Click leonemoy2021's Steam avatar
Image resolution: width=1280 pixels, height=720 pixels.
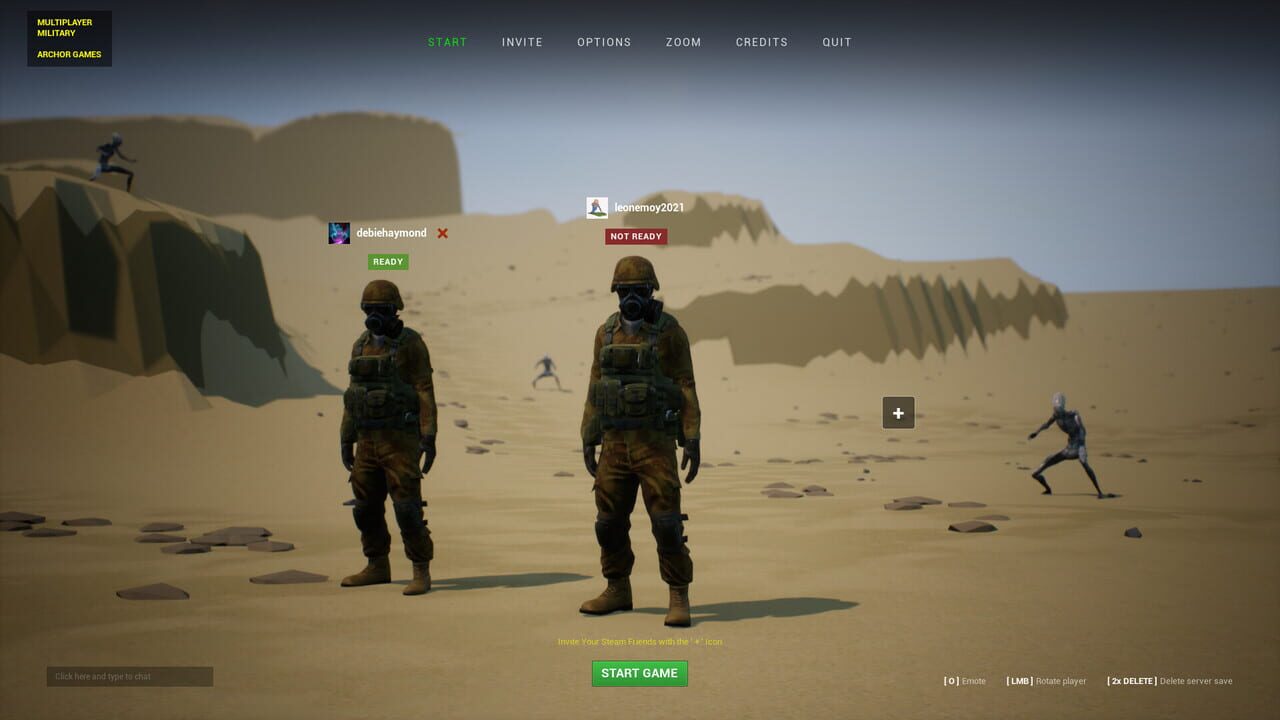[598, 207]
